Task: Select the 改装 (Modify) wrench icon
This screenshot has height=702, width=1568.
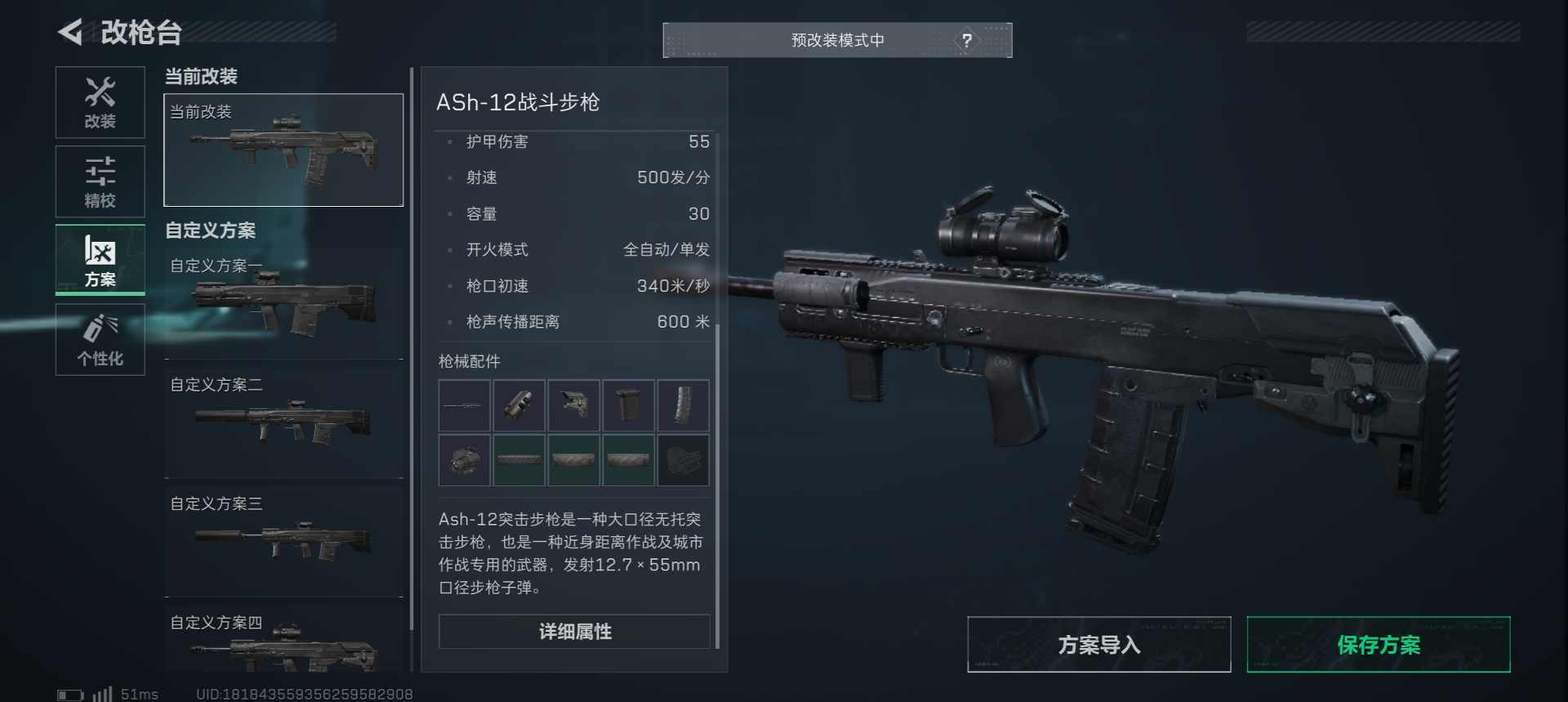Action: [x=100, y=102]
